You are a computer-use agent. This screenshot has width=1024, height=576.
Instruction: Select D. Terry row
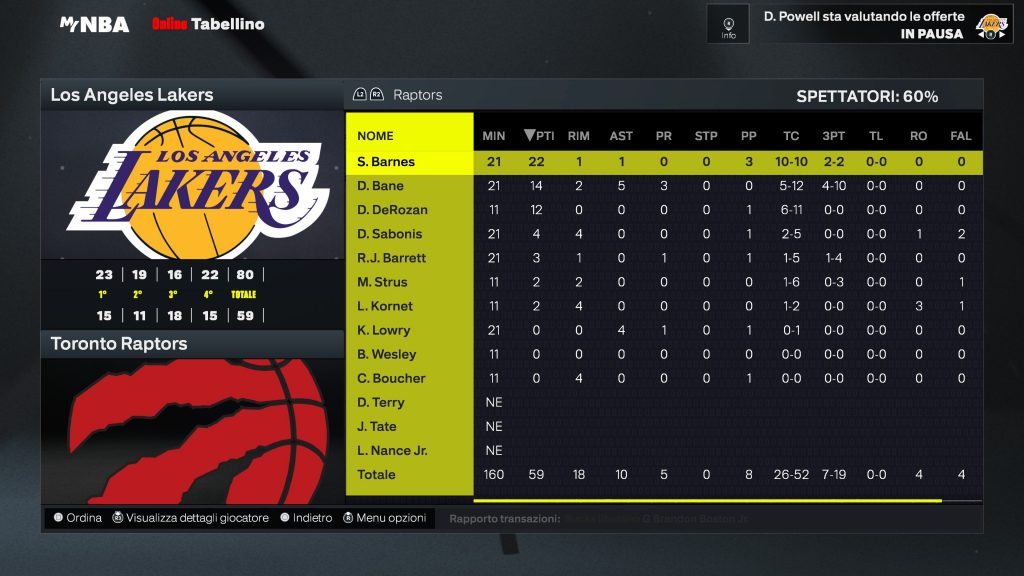tap(381, 402)
